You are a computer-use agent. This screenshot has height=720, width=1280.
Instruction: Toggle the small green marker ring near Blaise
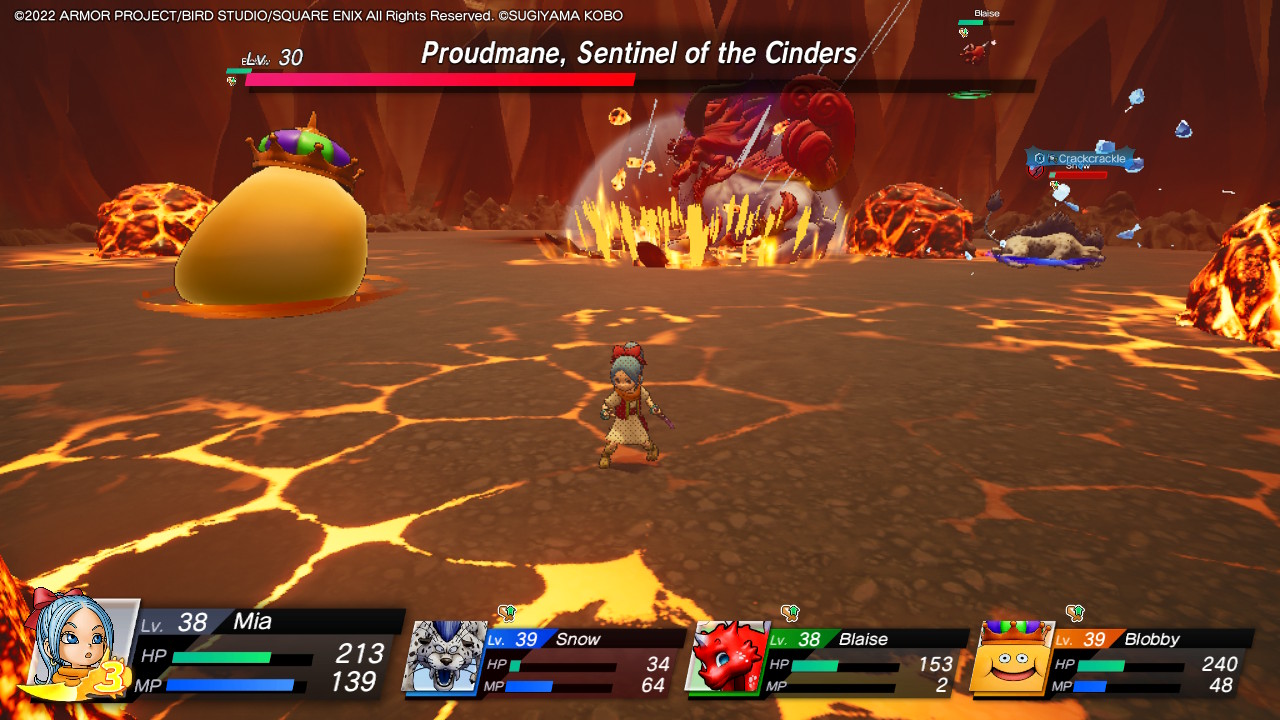pos(968,94)
